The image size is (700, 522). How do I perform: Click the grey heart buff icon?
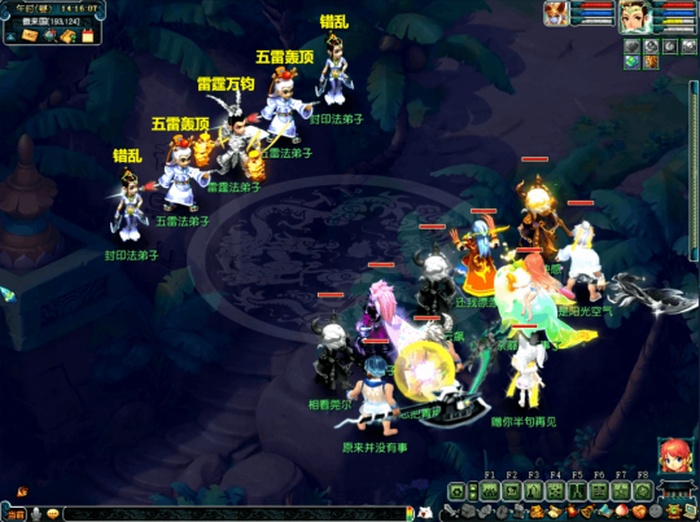[631, 45]
